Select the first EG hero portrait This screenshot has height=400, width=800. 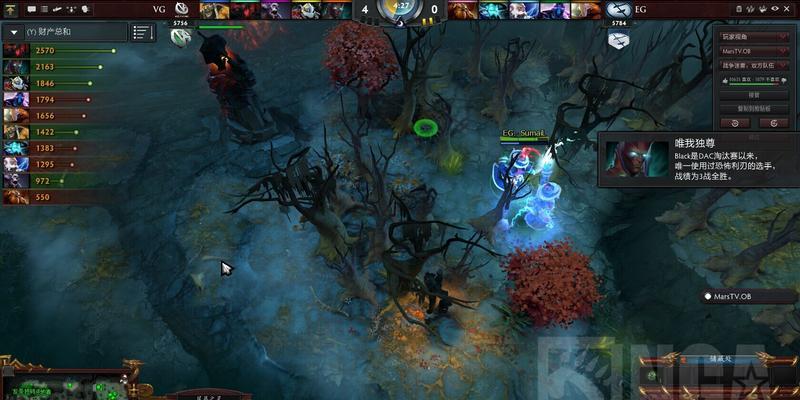point(462,10)
